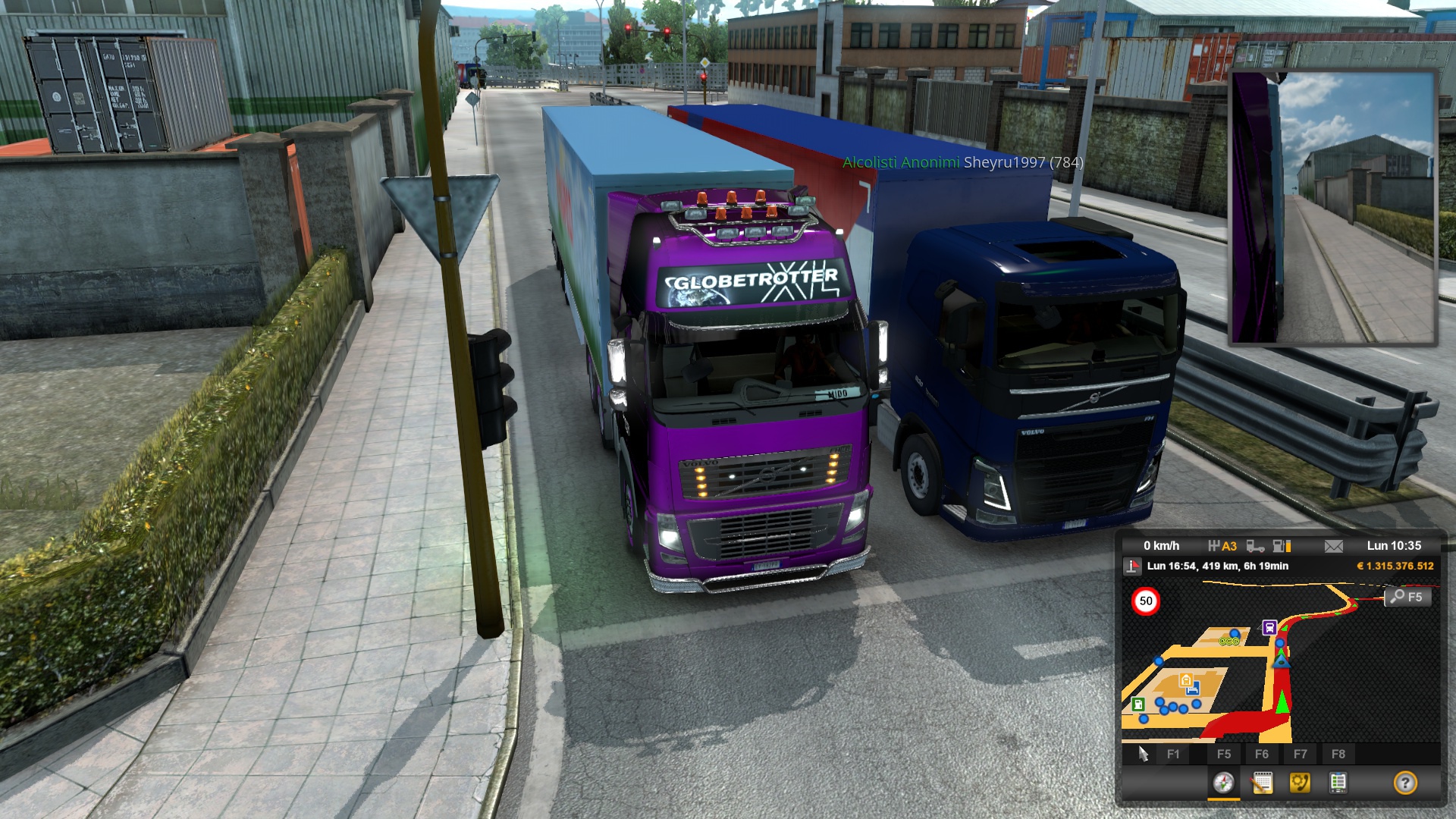Open the envelope messages icon
The width and height of the screenshot is (1456, 819).
1333,546
